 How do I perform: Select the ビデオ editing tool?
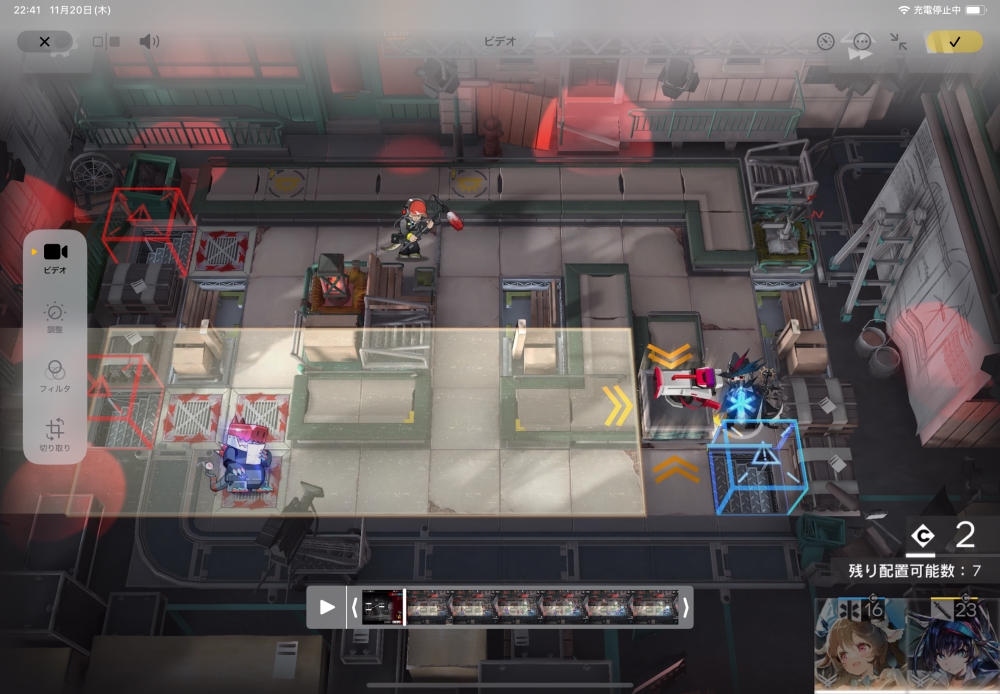55,257
